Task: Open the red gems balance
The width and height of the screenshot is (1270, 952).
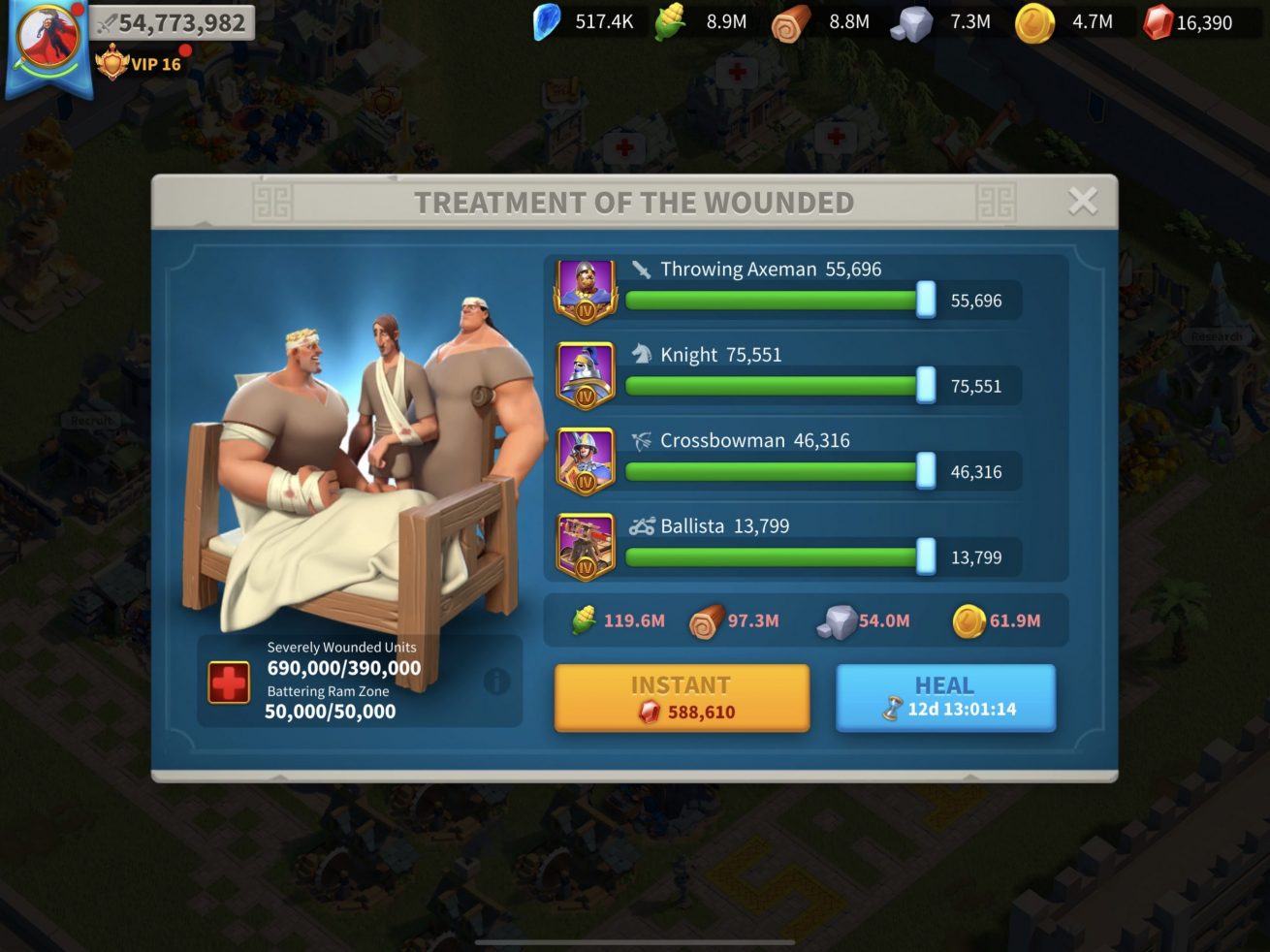Action: click(x=1189, y=22)
